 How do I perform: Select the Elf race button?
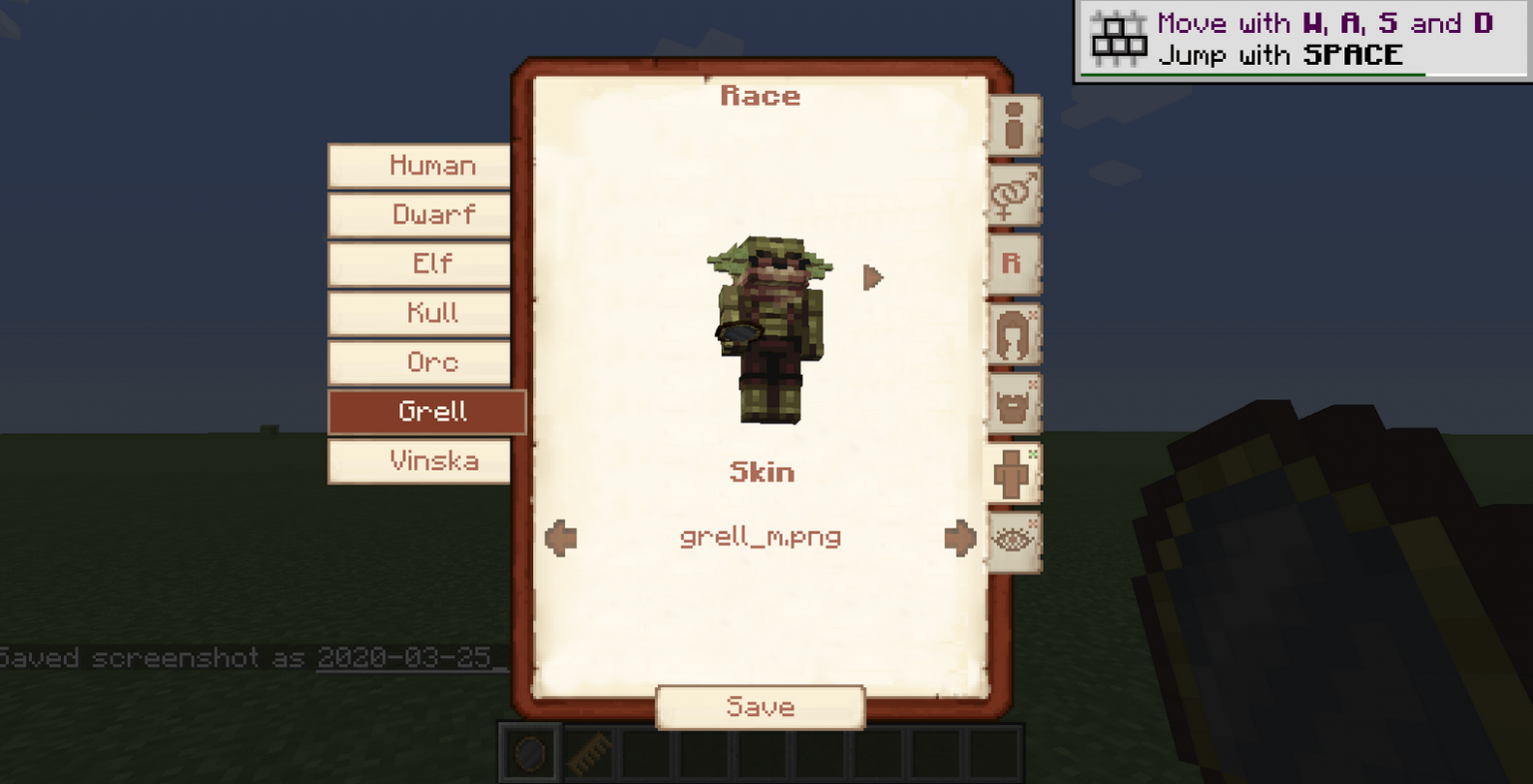[x=419, y=264]
